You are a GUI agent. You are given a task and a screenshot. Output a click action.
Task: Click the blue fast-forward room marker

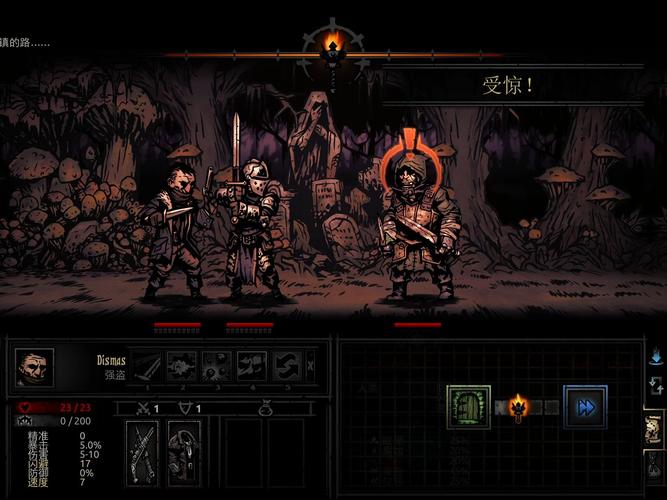pyautogui.click(x=585, y=407)
